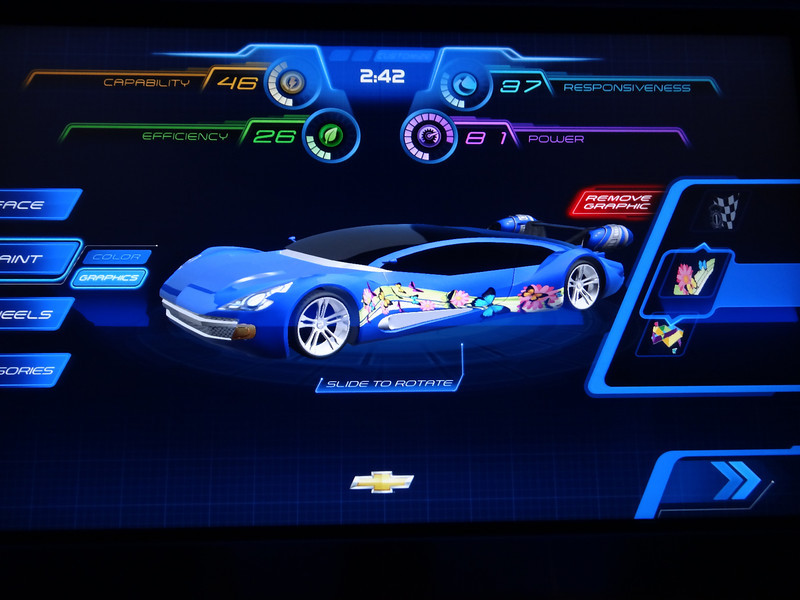Open the Paint menu entry
The width and height of the screenshot is (800, 600).
coord(30,260)
